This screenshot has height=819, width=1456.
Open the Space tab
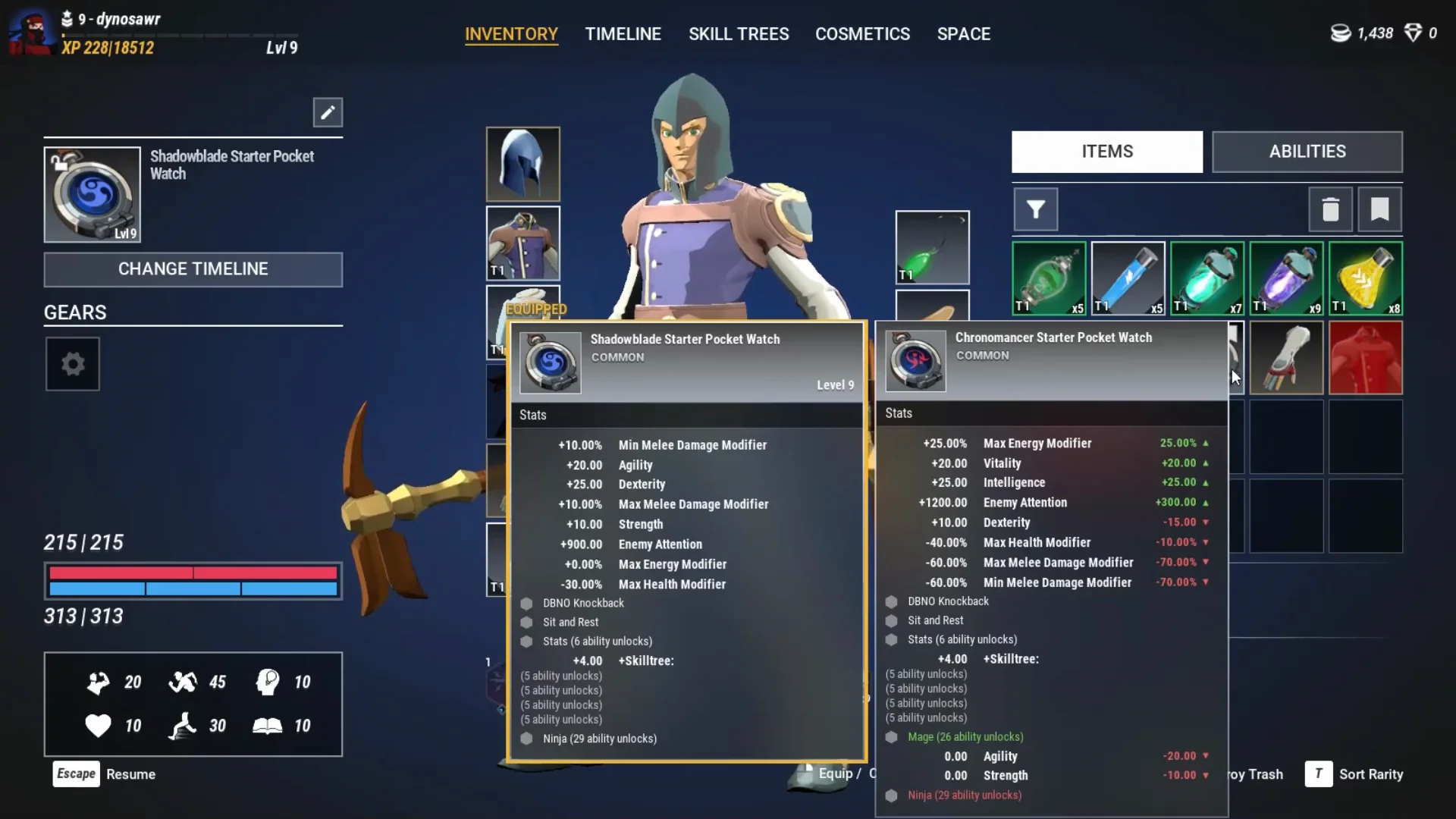point(963,34)
